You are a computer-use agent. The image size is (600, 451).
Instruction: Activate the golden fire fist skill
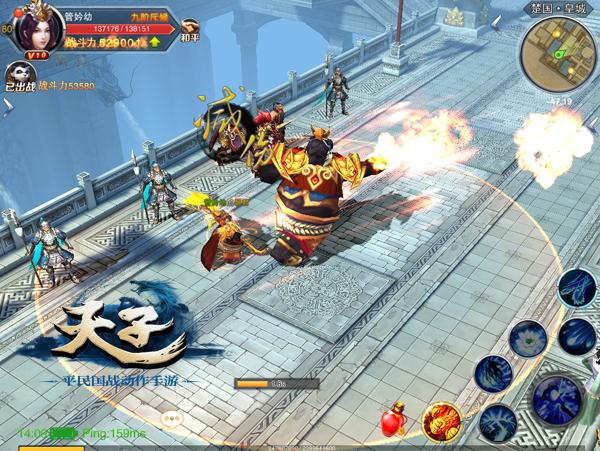tap(440, 422)
